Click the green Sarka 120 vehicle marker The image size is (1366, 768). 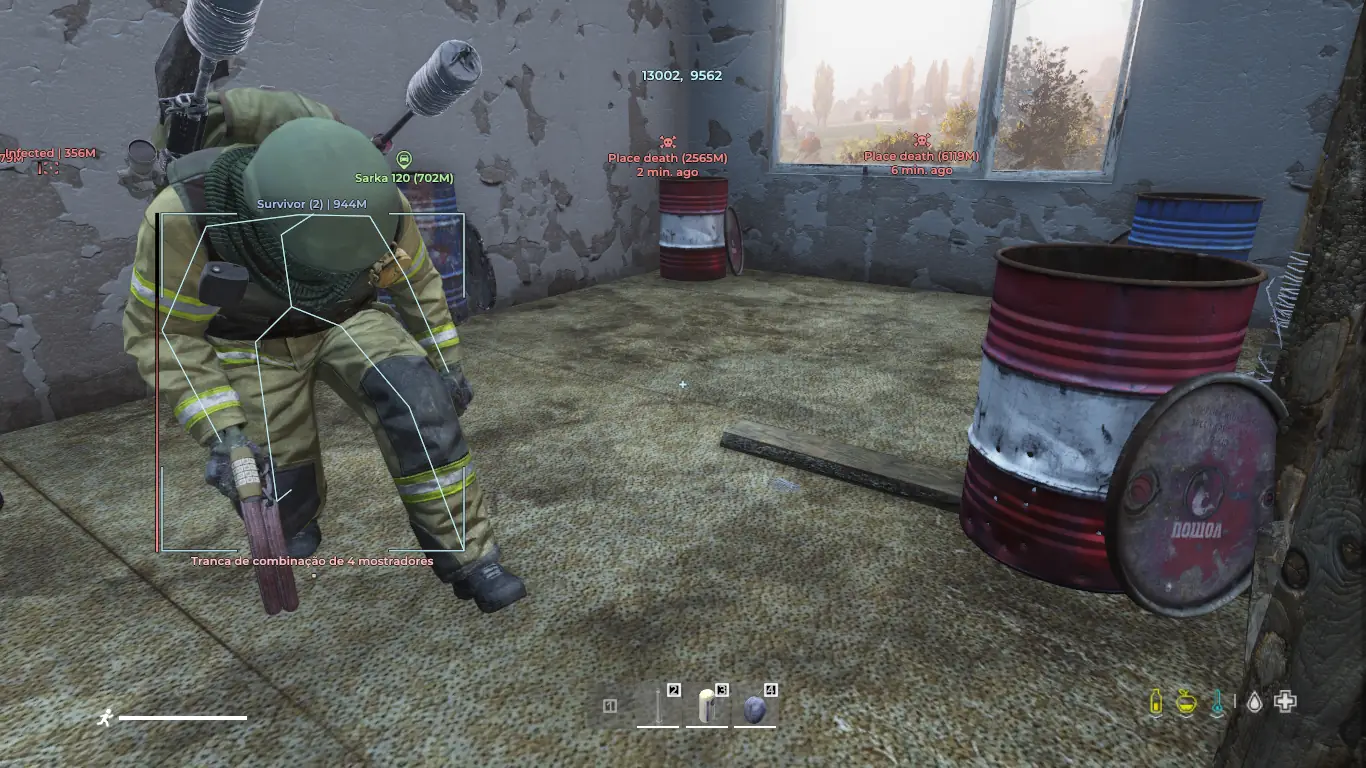(404, 160)
